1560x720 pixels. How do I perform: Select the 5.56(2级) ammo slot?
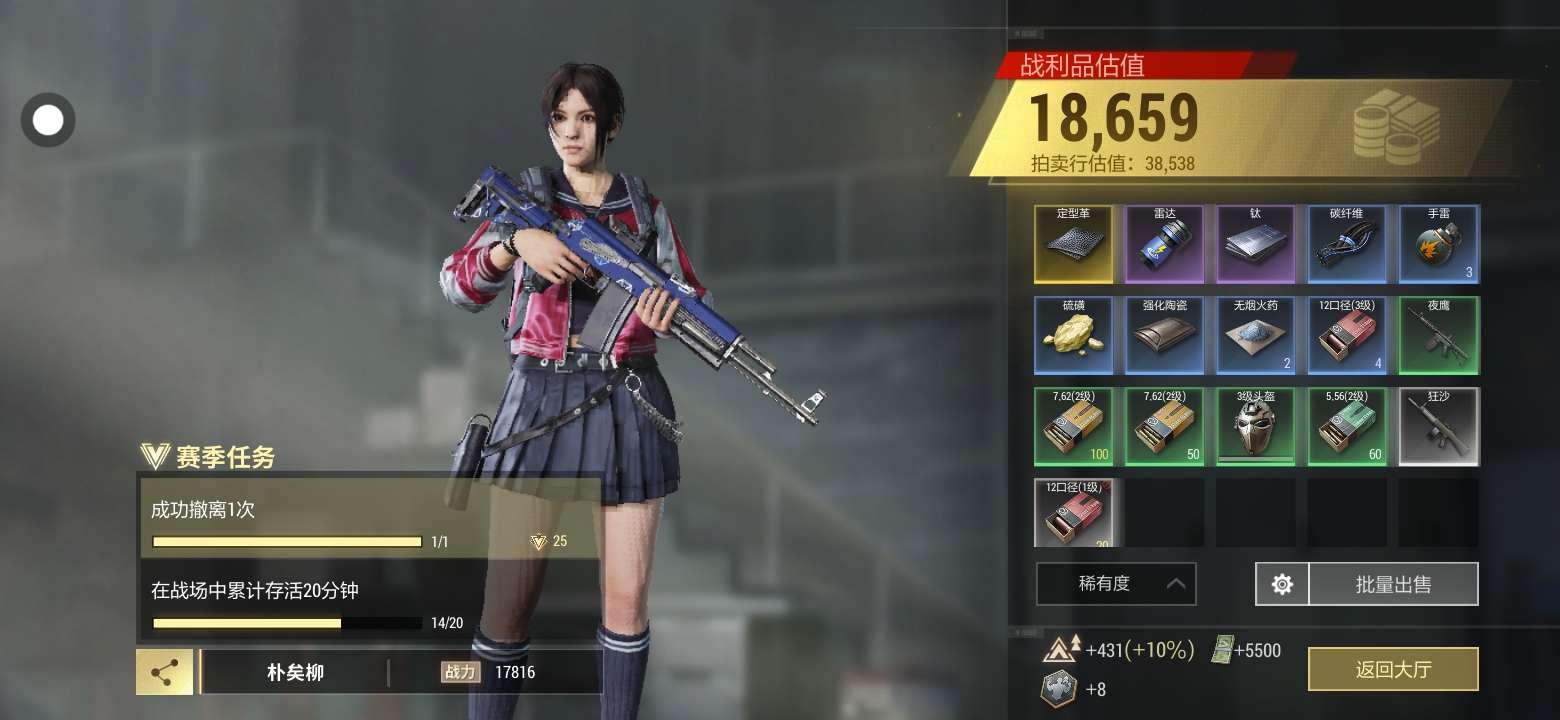[1347, 426]
